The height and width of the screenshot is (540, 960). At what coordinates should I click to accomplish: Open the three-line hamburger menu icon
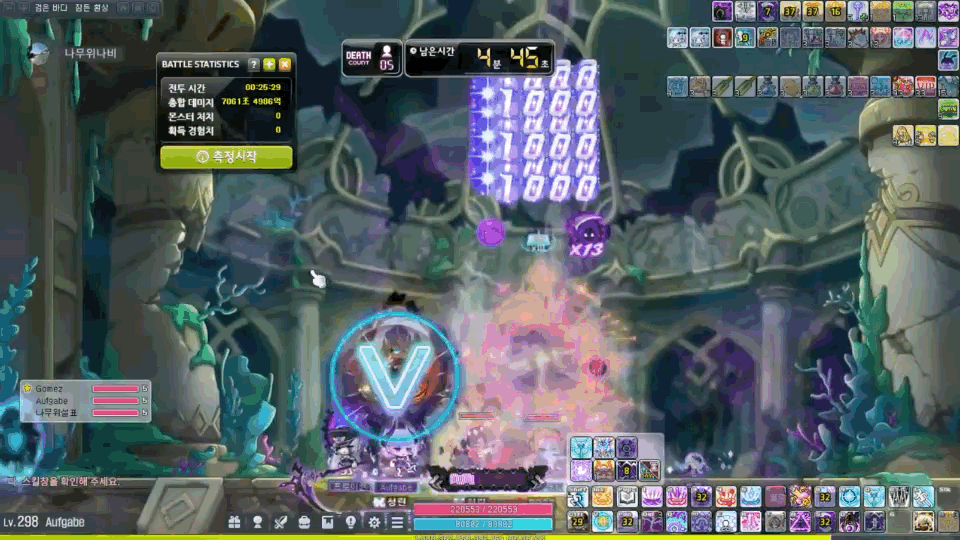point(397,522)
